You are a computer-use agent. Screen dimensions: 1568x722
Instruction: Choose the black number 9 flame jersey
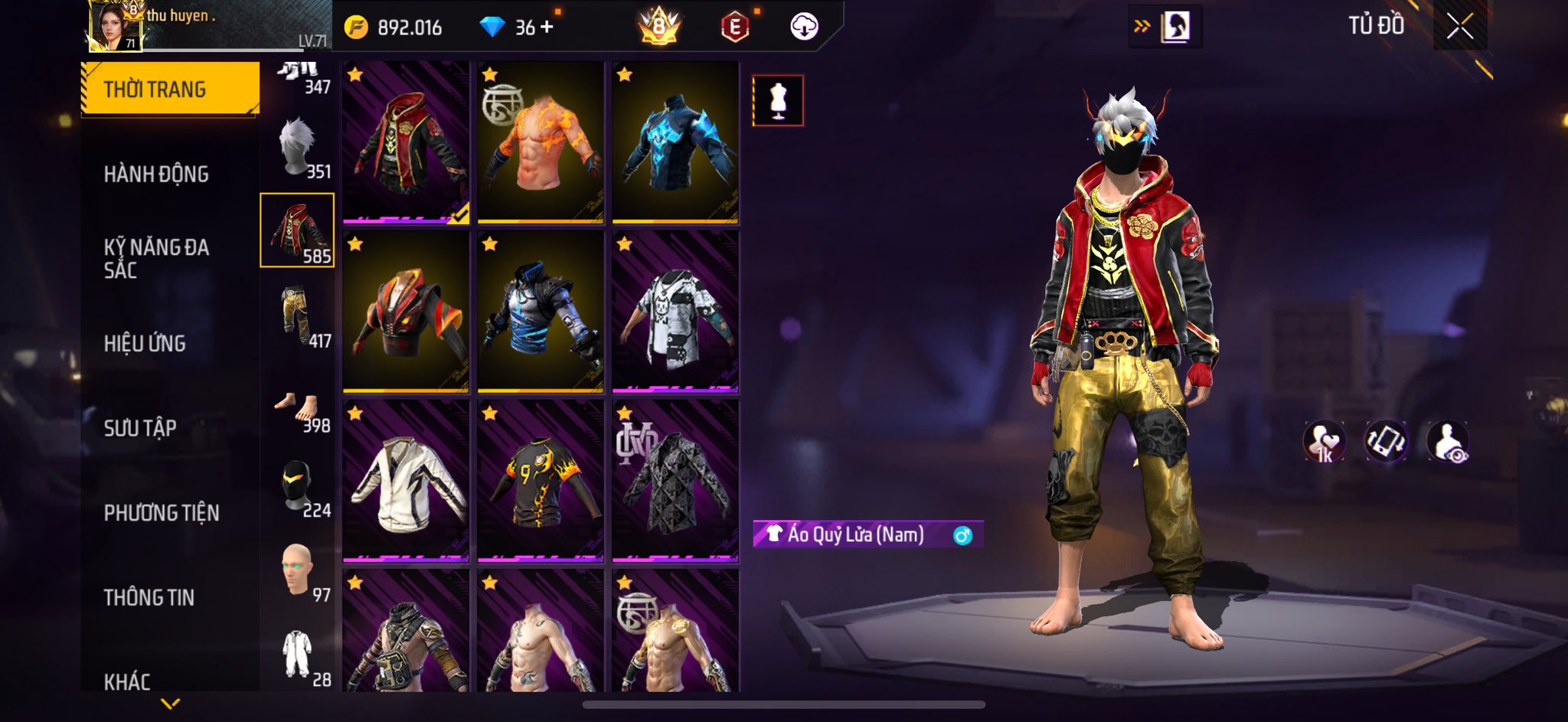click(x=541, y=481)
